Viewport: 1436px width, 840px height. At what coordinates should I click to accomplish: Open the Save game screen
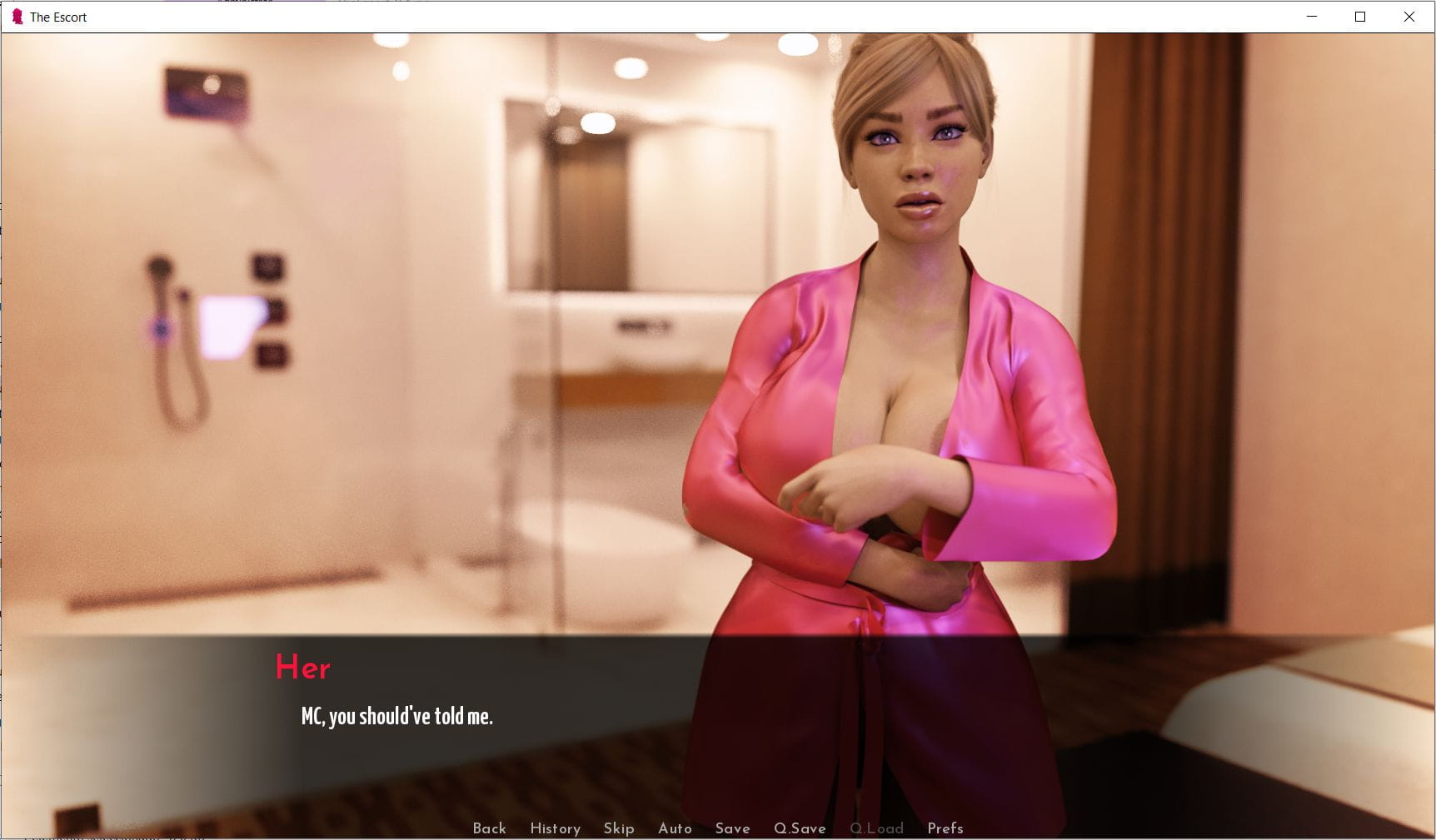point(732,828)
